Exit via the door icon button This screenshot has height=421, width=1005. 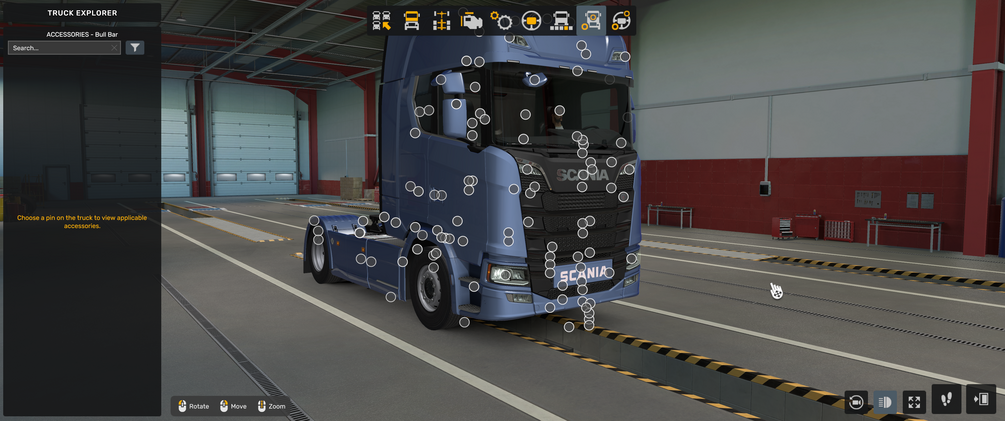tap(981, 399)
